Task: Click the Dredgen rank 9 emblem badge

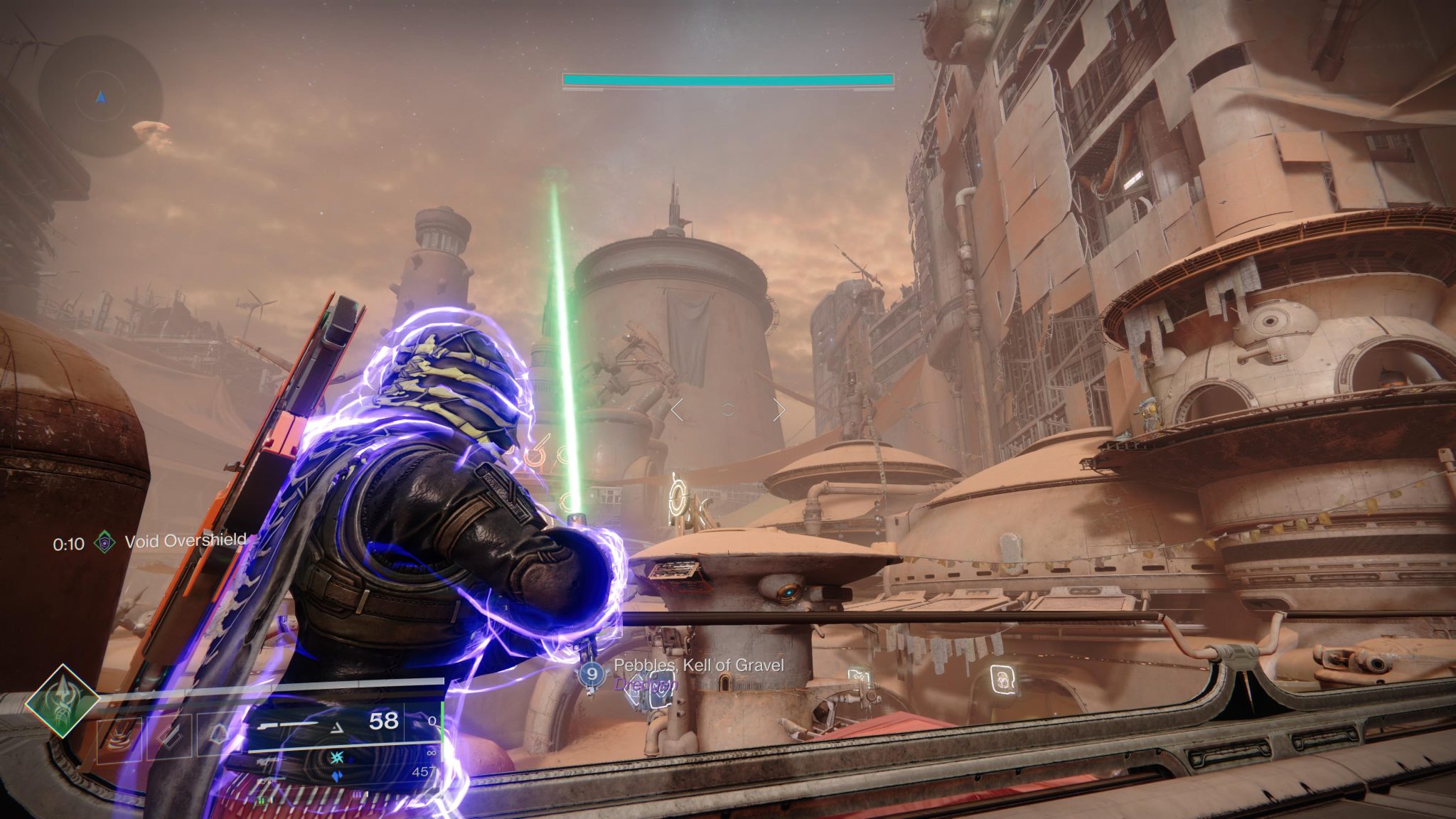Action: [x=591, y=674]
